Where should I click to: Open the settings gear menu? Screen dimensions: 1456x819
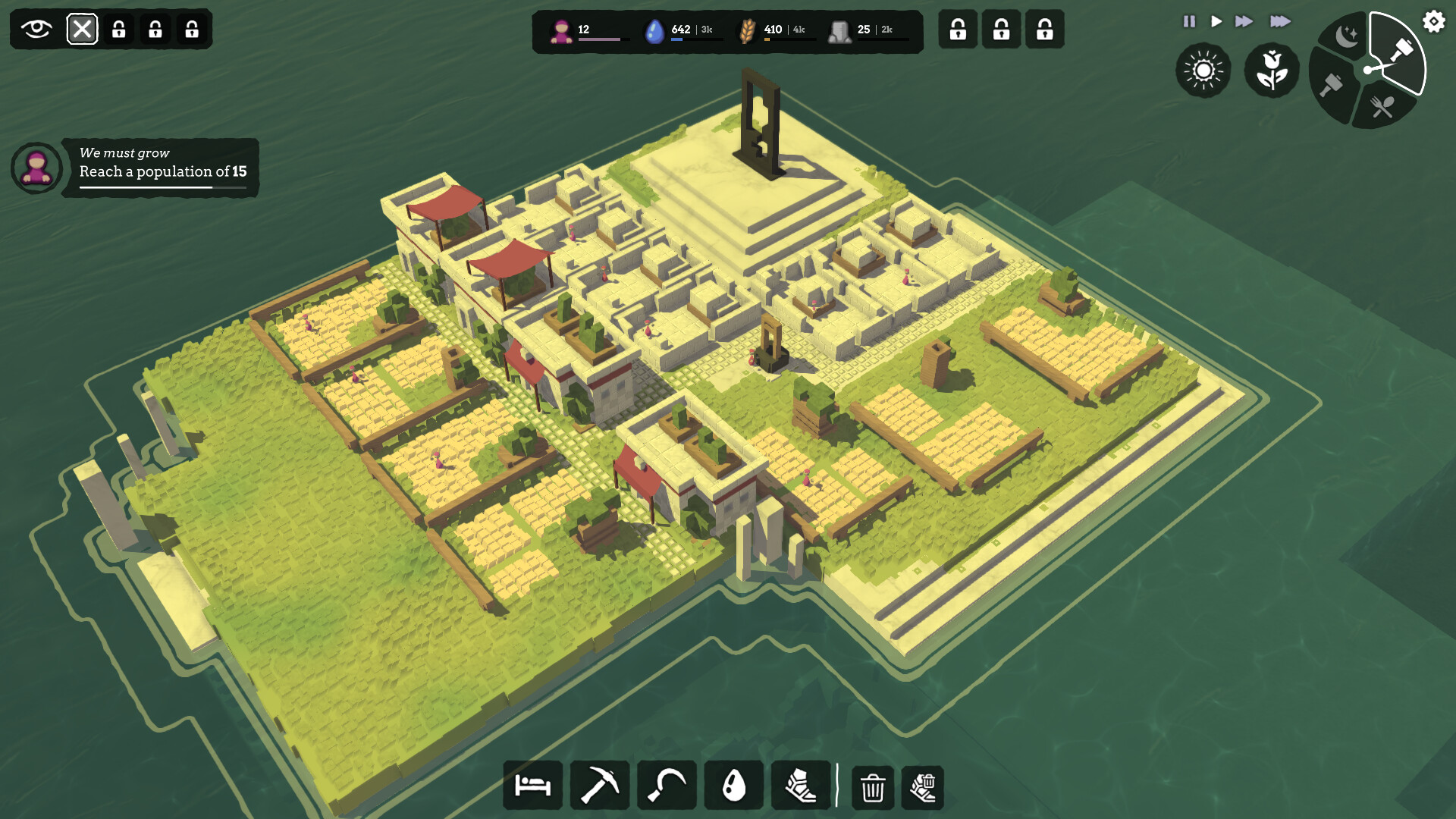[x=1432, y=21]
